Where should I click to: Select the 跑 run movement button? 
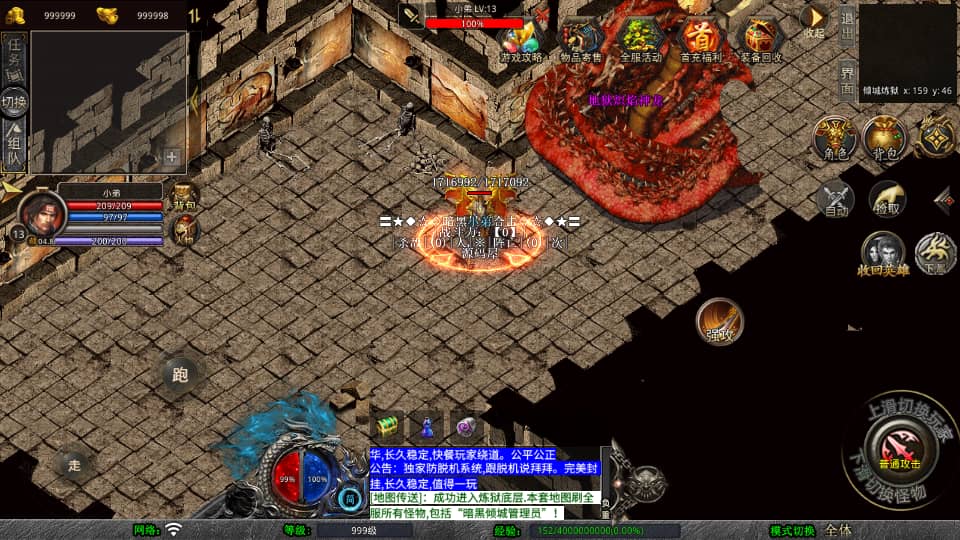pyautogui.click(x=180, y=375)
